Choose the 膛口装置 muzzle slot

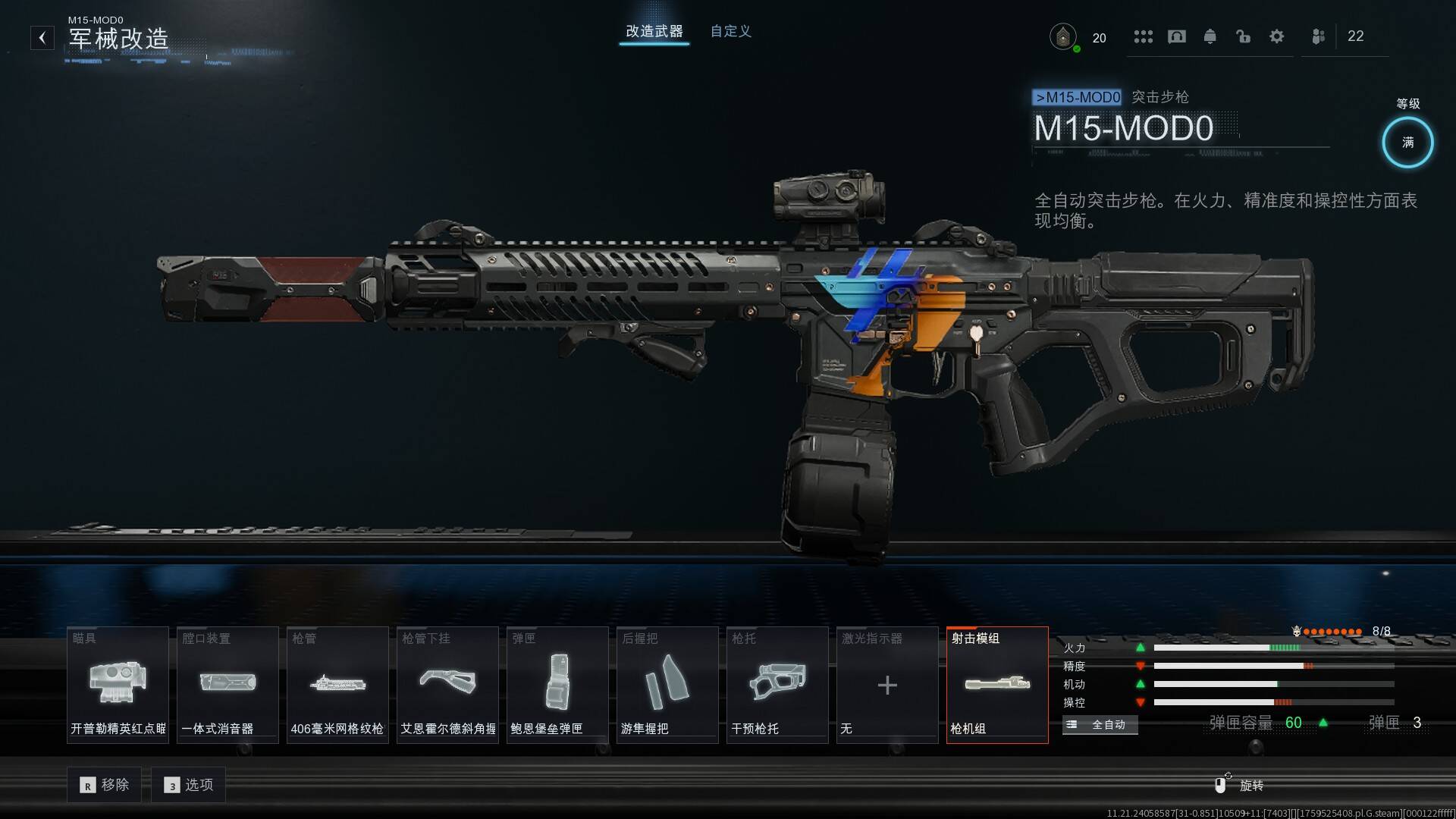227,685
